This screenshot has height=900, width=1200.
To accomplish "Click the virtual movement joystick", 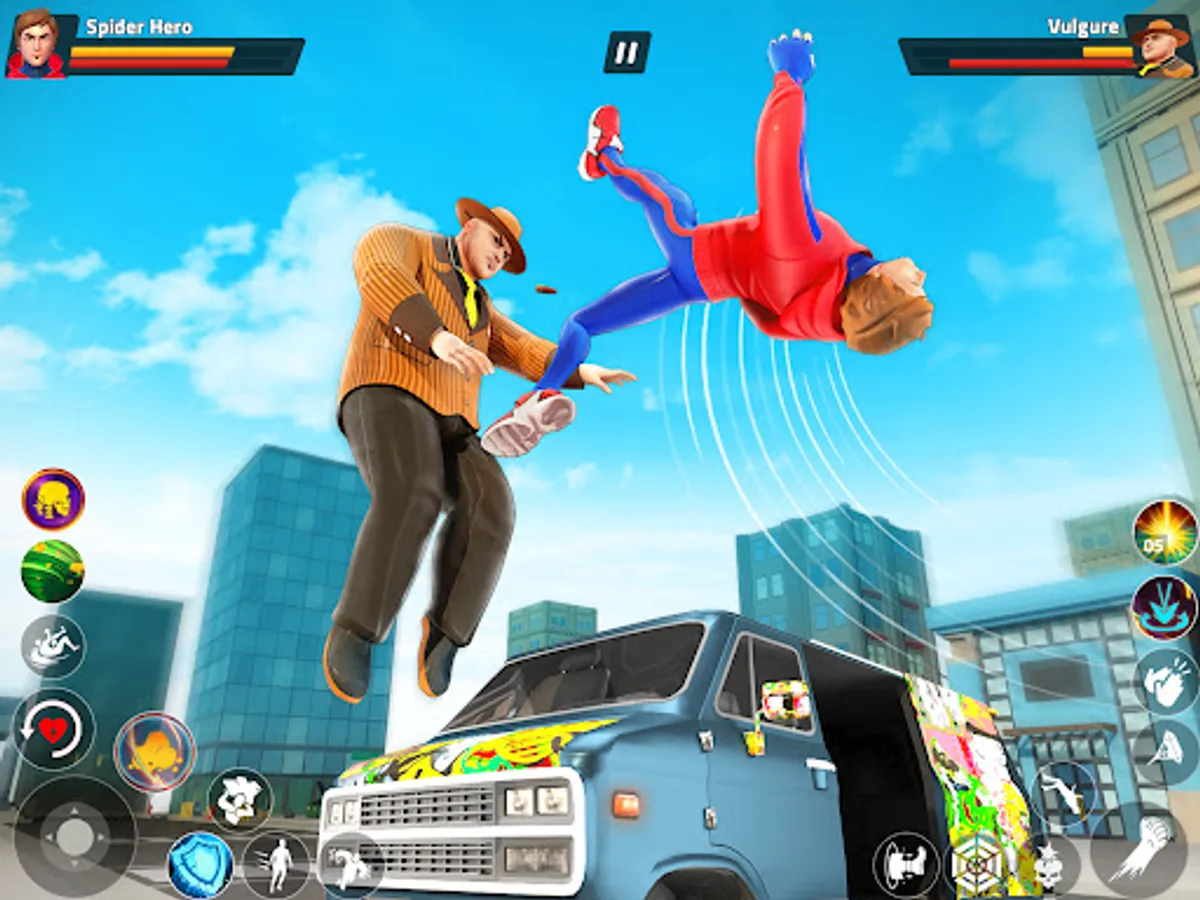I will tap(75, 837).
